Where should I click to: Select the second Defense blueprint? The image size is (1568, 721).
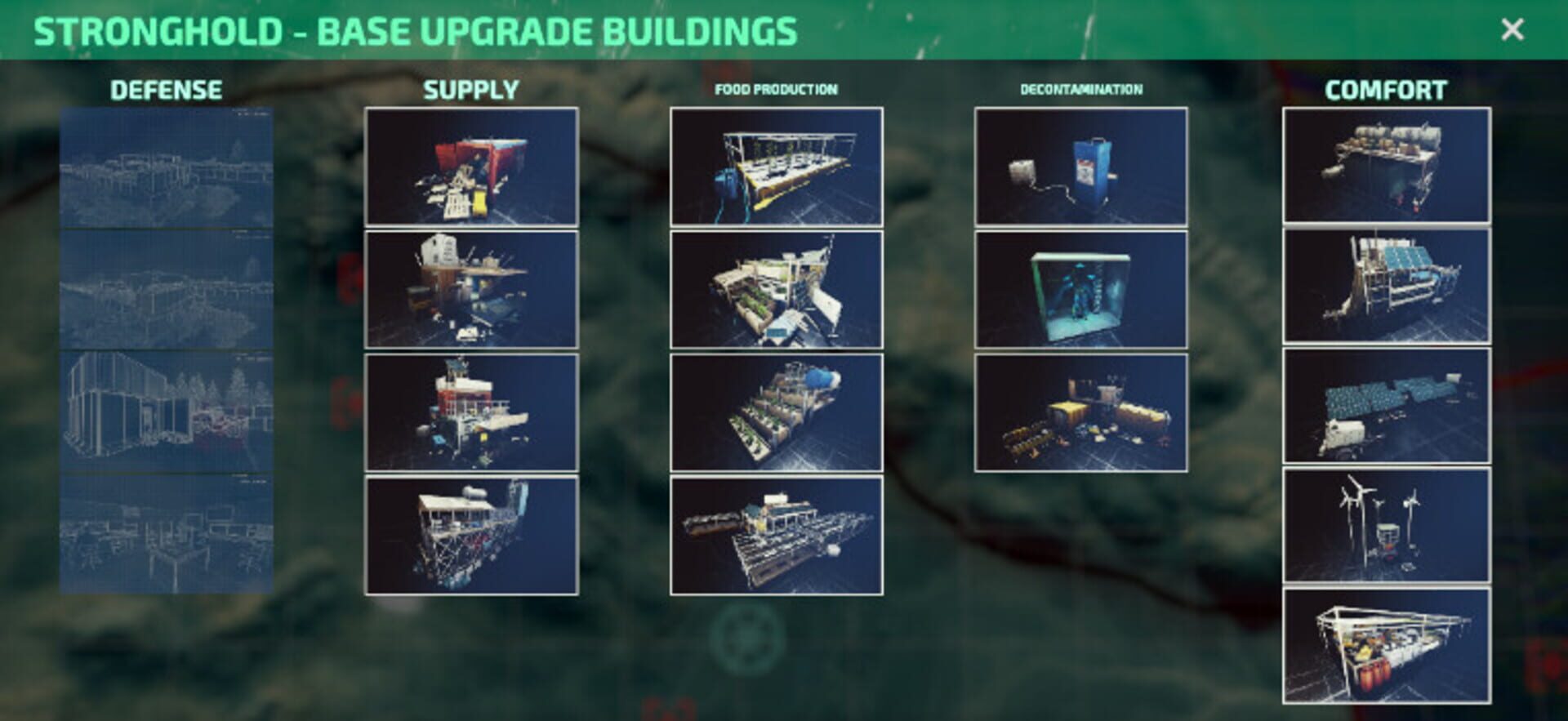tap(167, 290)
